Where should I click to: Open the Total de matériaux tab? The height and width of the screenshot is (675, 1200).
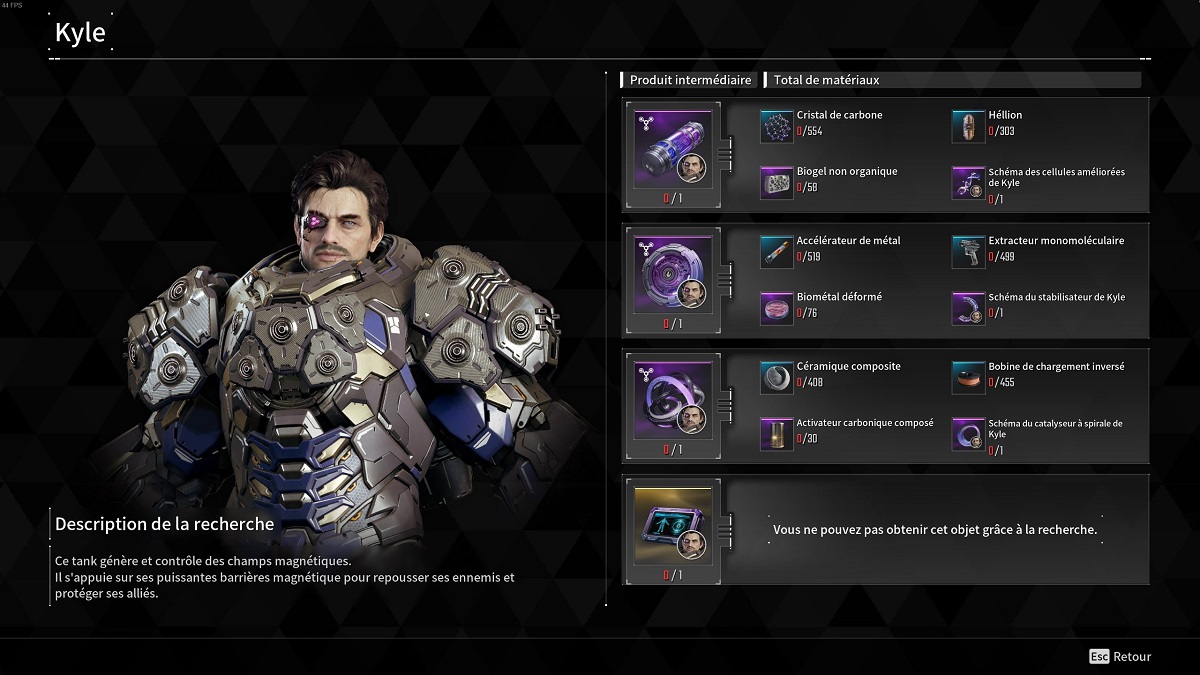coord(826,80)
